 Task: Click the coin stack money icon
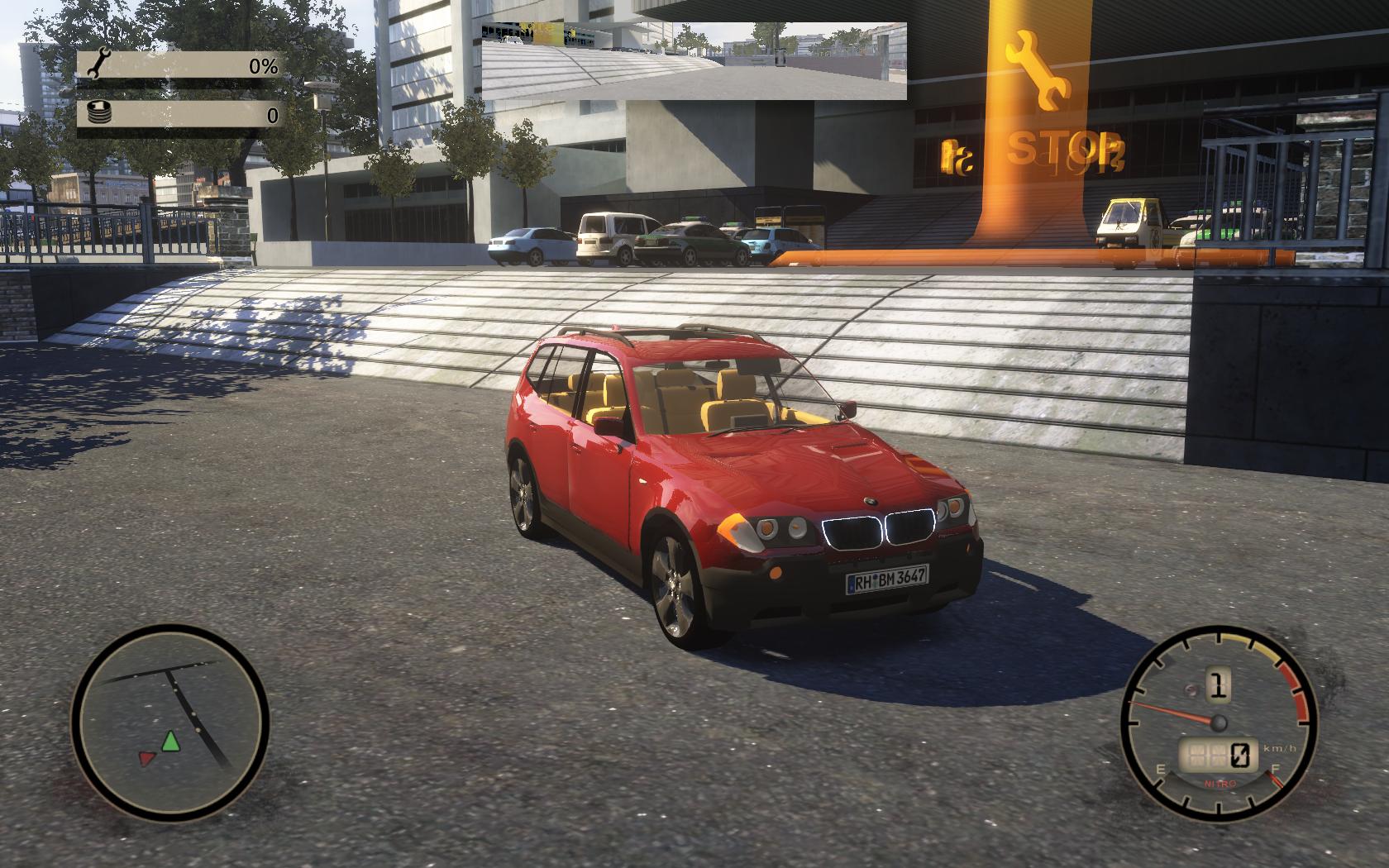[x=99, y=112]
